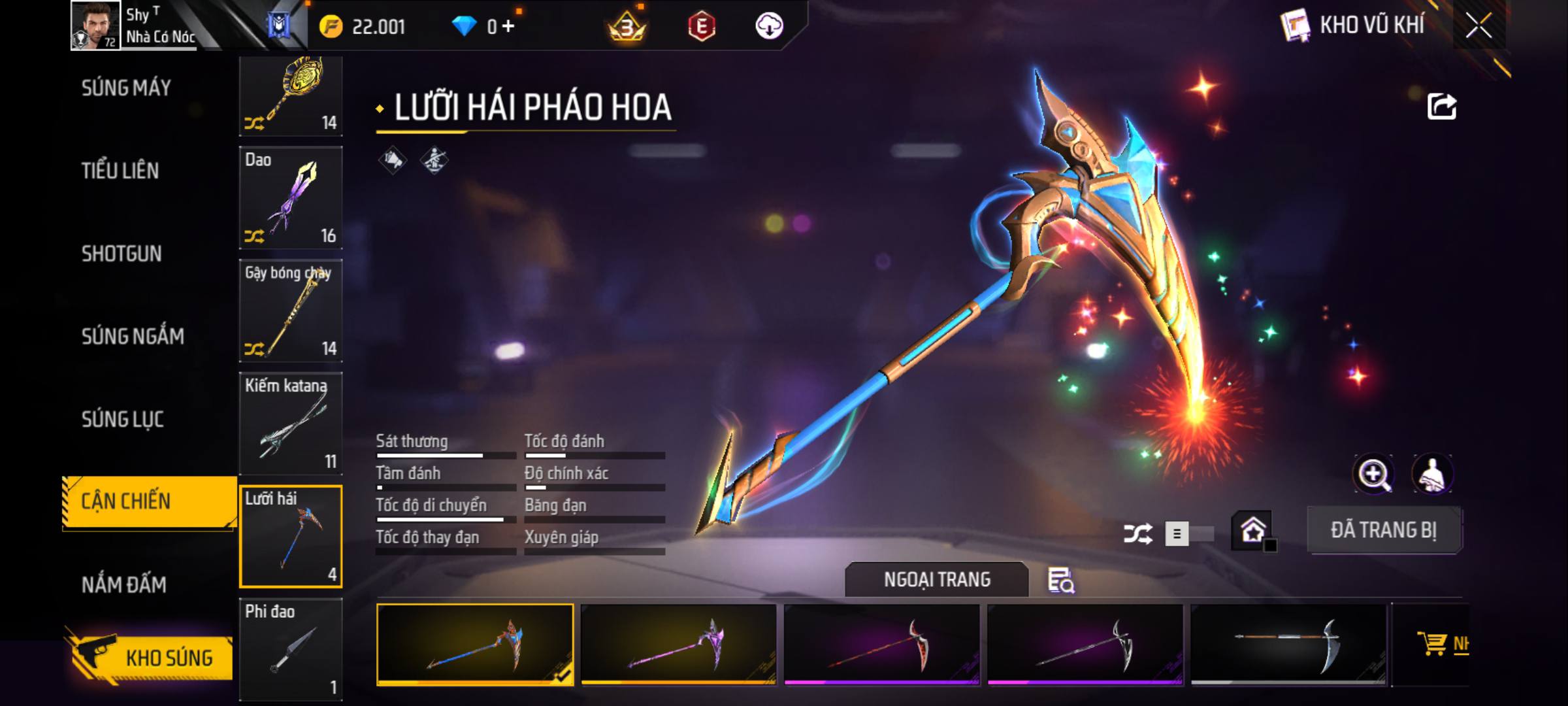This screenshot has height=706, width=1568.
Task: Select the Dao weapon slot
Action: [291, 197]
